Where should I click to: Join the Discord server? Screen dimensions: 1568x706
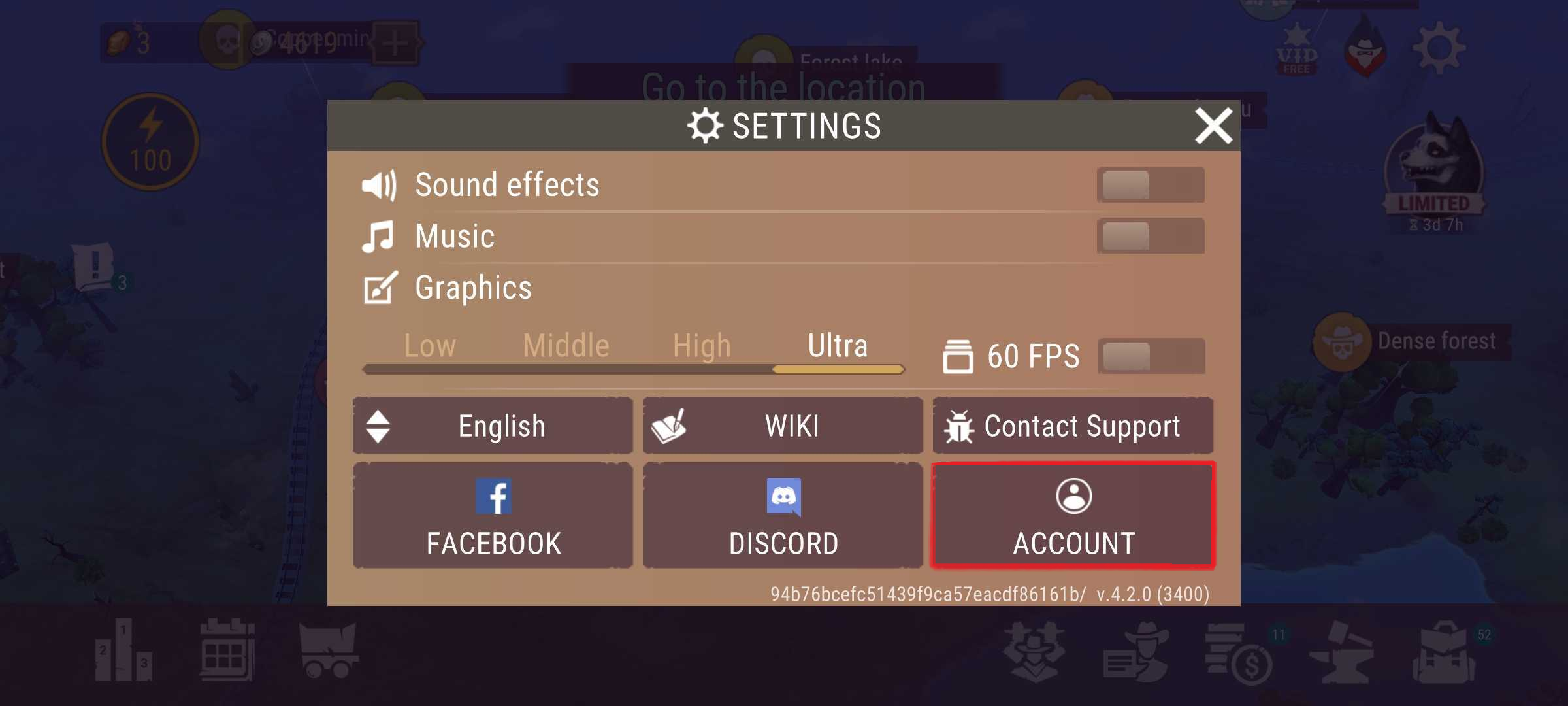tap(783, 516)
